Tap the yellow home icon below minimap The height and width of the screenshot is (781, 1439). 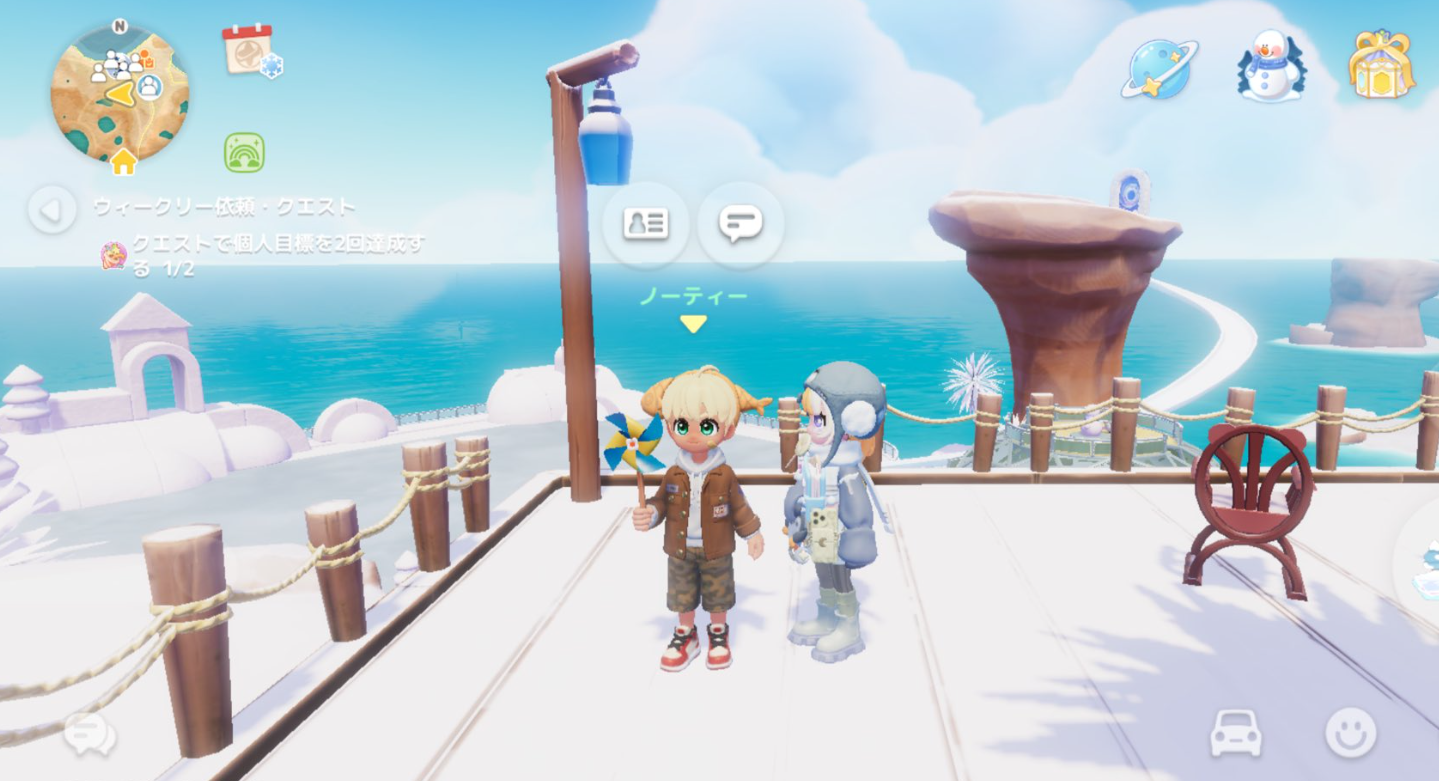point(123,162)
